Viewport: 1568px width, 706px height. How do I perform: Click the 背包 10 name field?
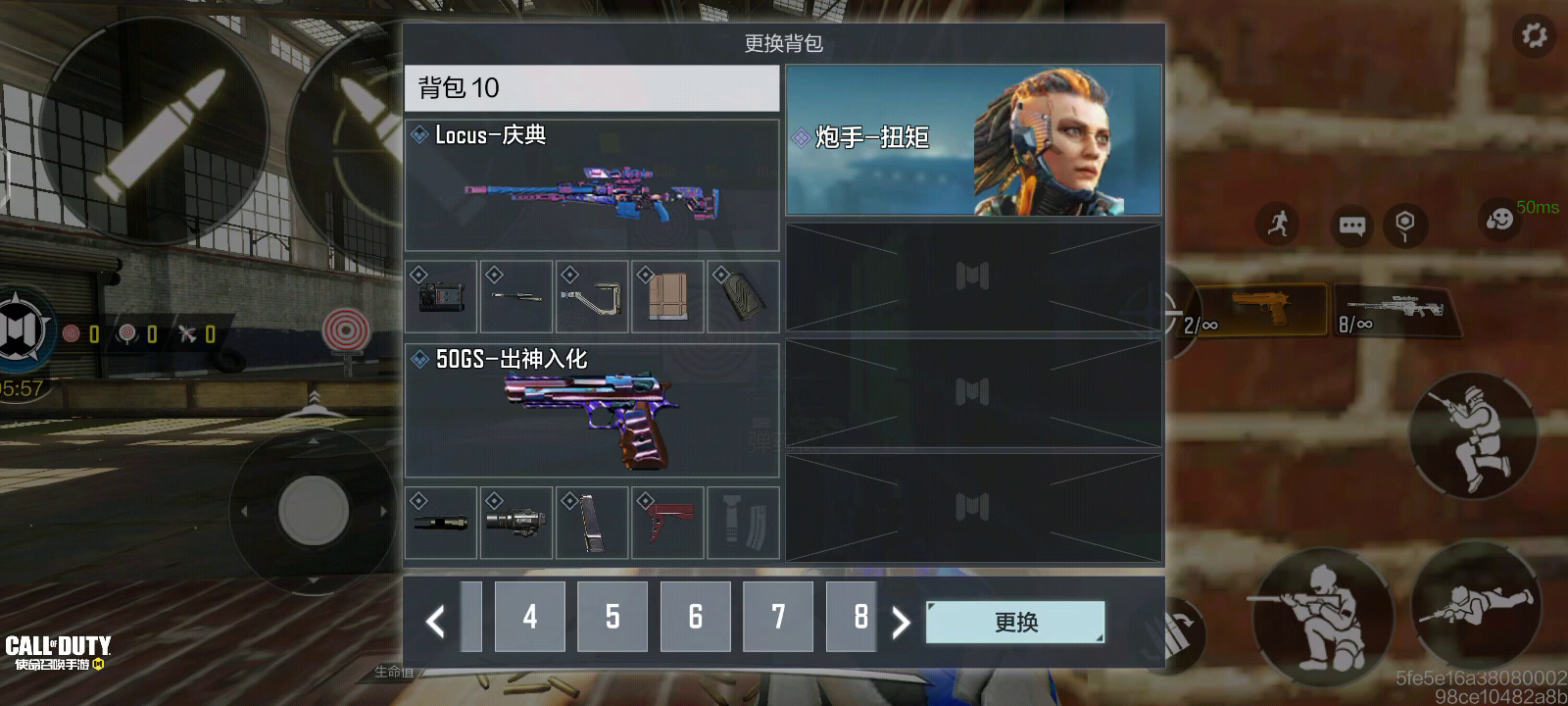coord(593,88)
